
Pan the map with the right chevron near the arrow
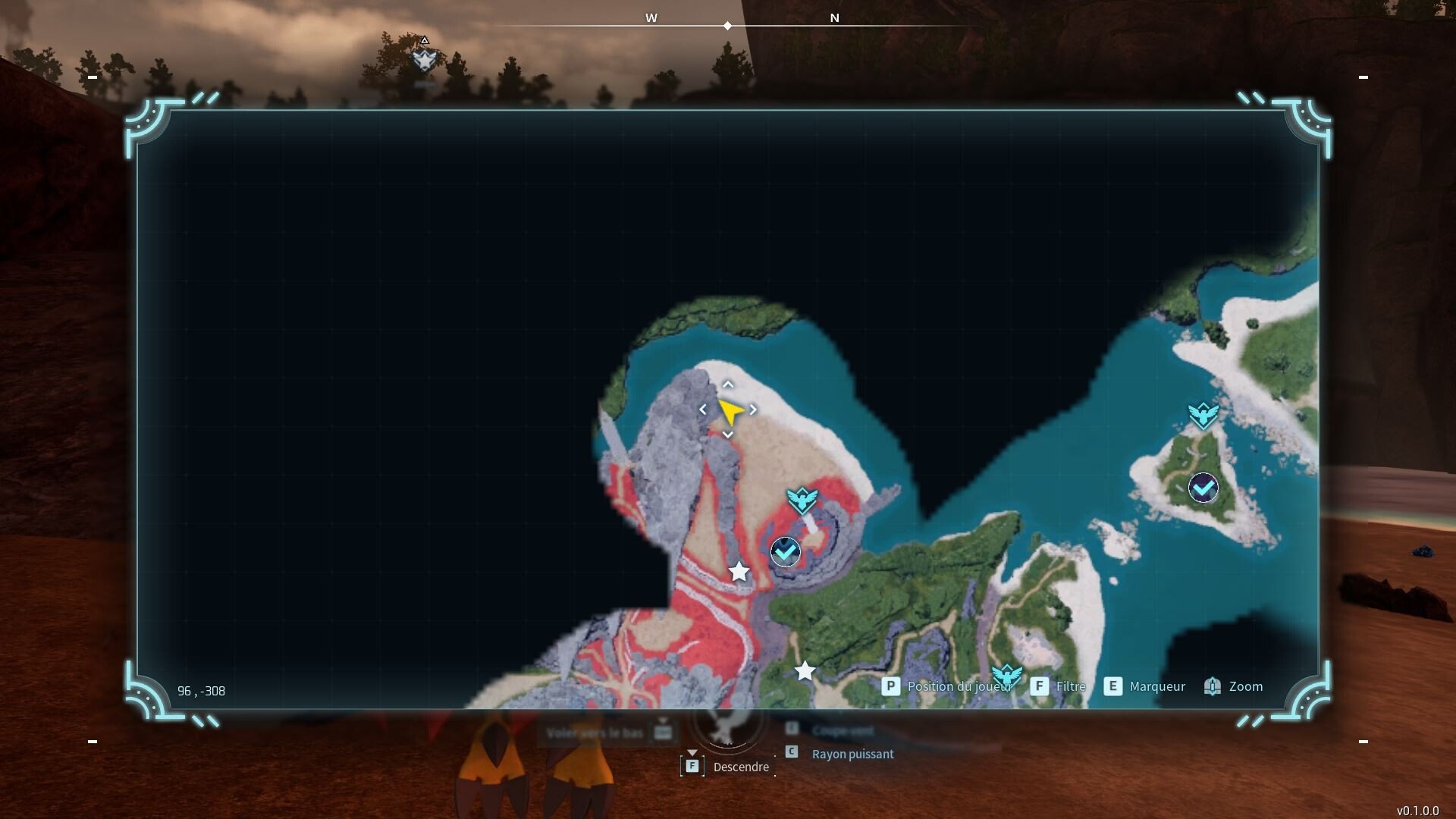tap(754, 409)
